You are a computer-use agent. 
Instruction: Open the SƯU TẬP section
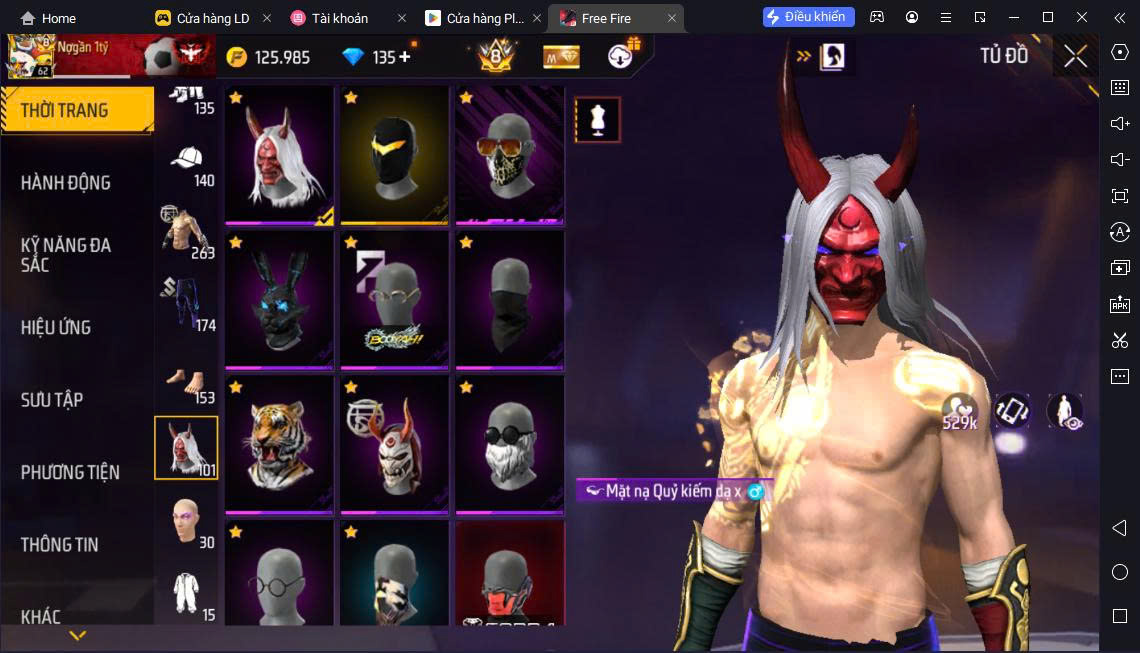click(52, 399)
